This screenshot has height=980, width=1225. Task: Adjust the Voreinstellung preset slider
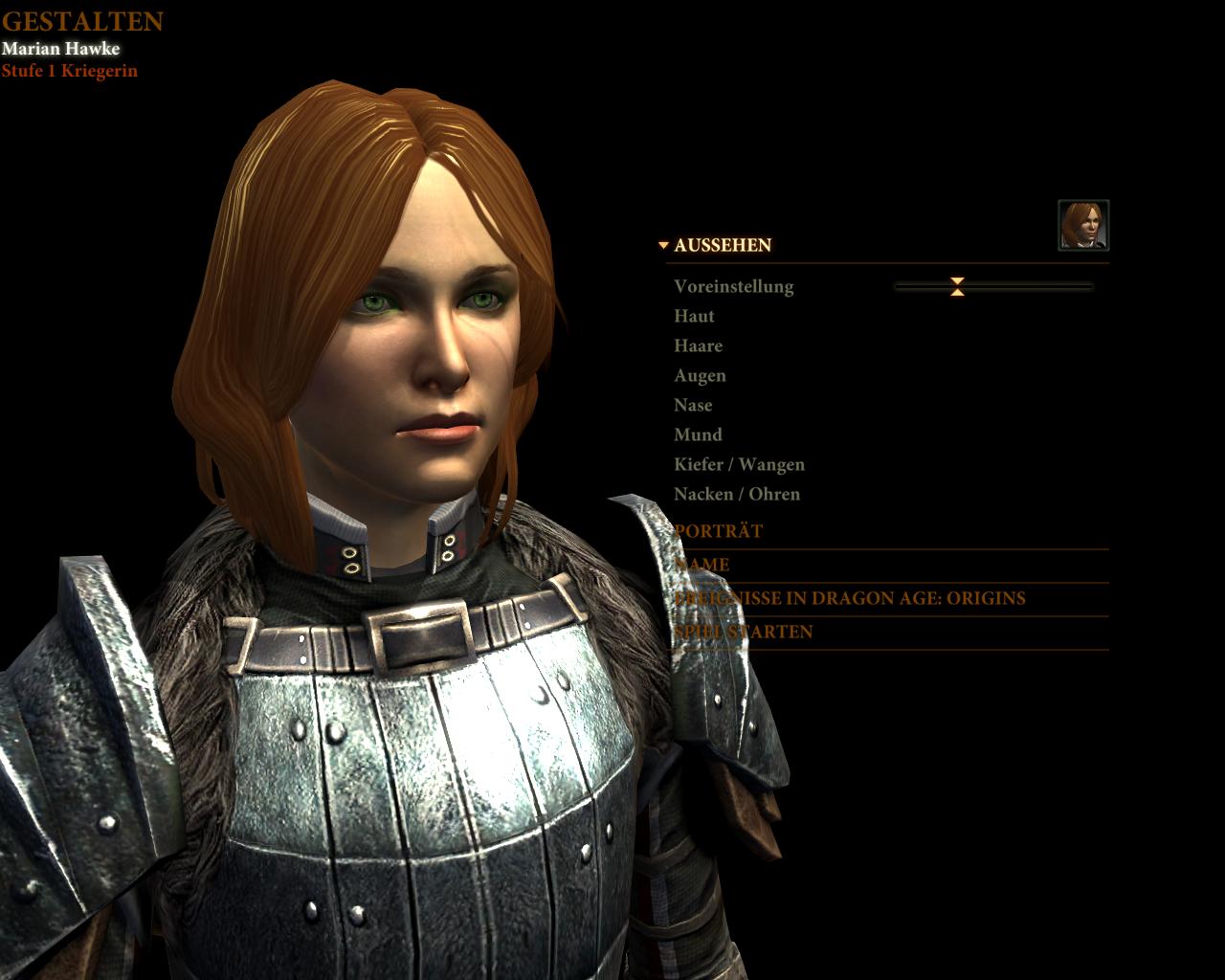pyautogui.click(x=957, y=286)
